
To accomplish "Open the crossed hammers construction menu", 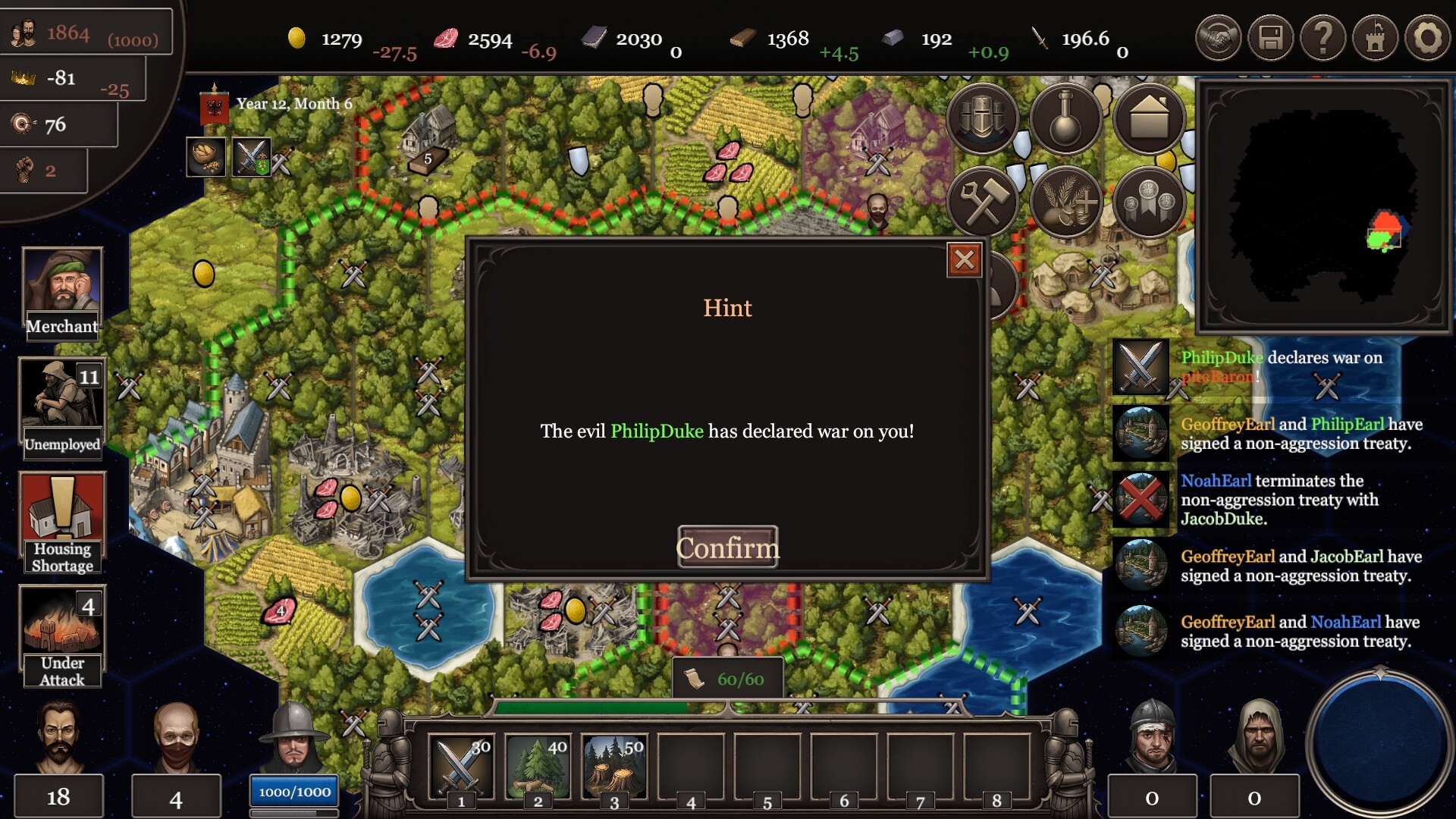I will click(x=982, y=202).
